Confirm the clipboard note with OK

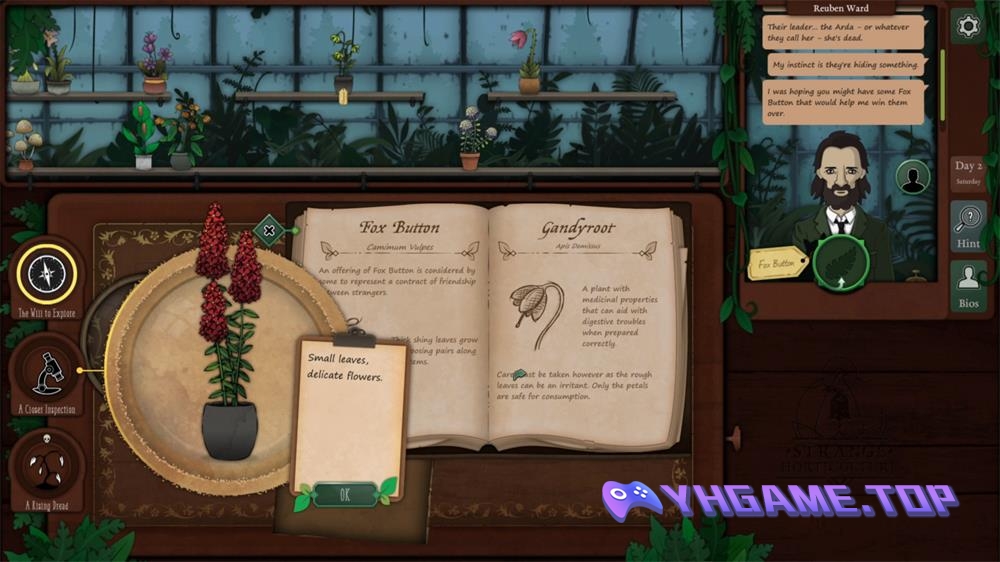pos(345,494)
